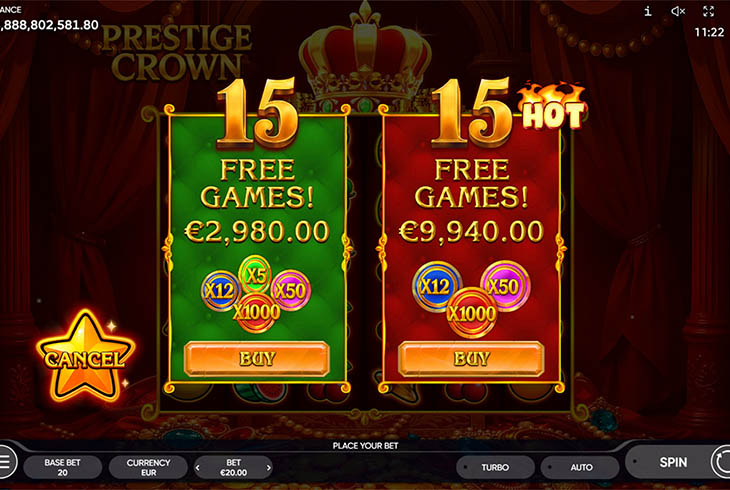Enable Turbo mode
730x490 pixels.
click(x=494, y=467)
